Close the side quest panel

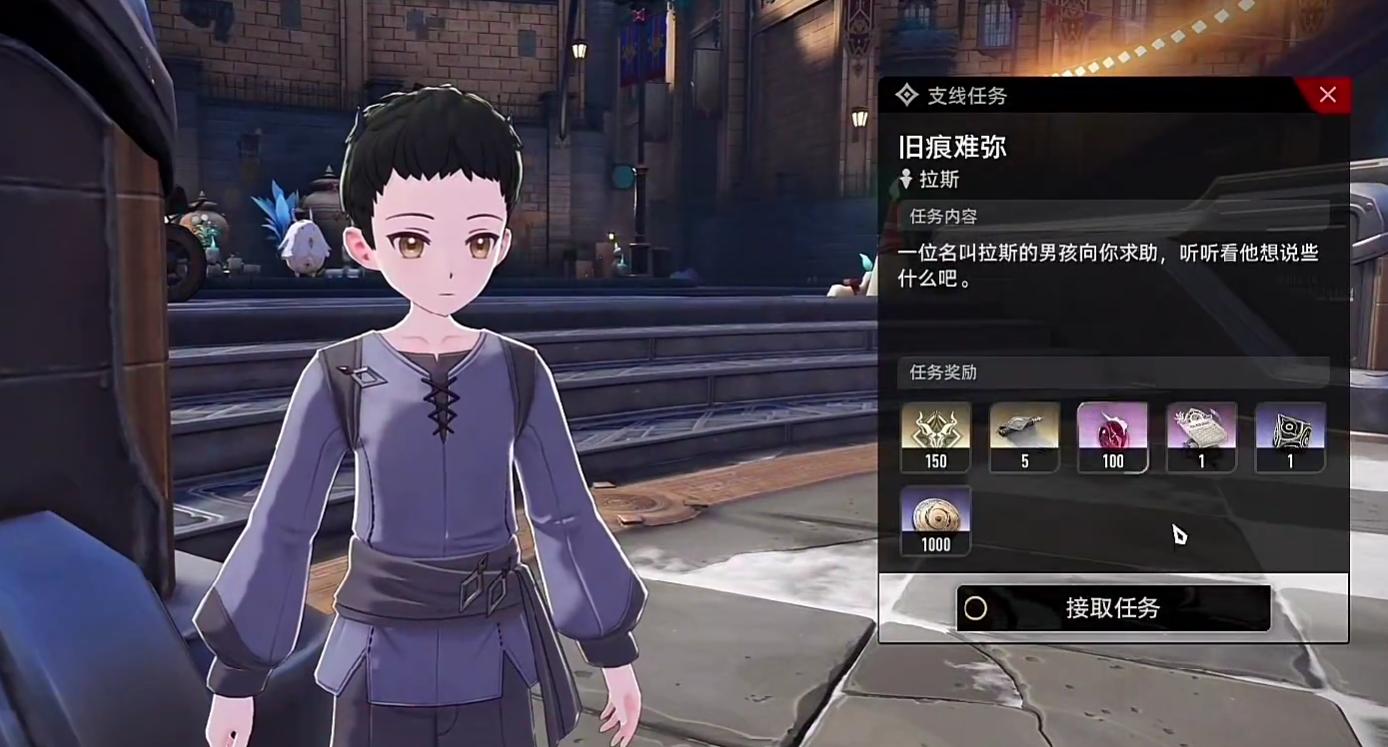pyautogui.click(x=1327, y=95)
